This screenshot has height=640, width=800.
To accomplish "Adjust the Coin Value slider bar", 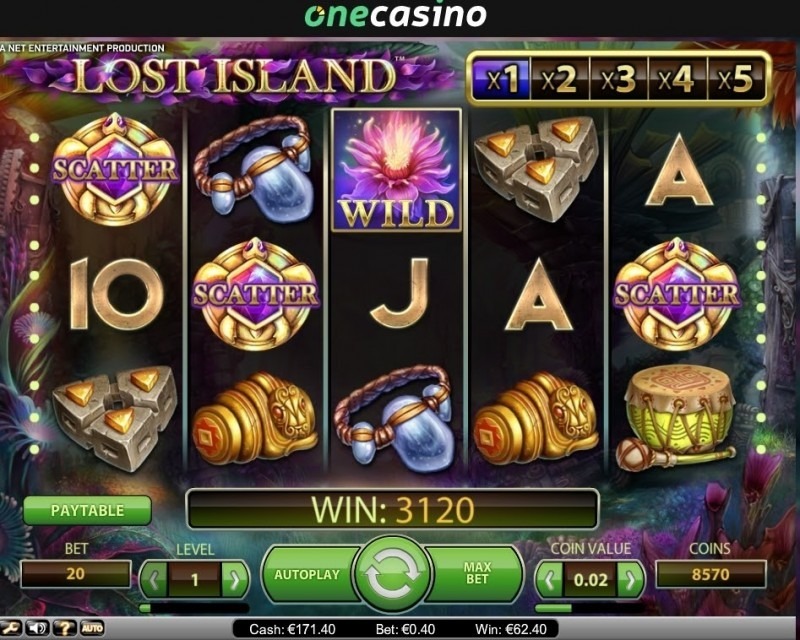I will [589, 607].
